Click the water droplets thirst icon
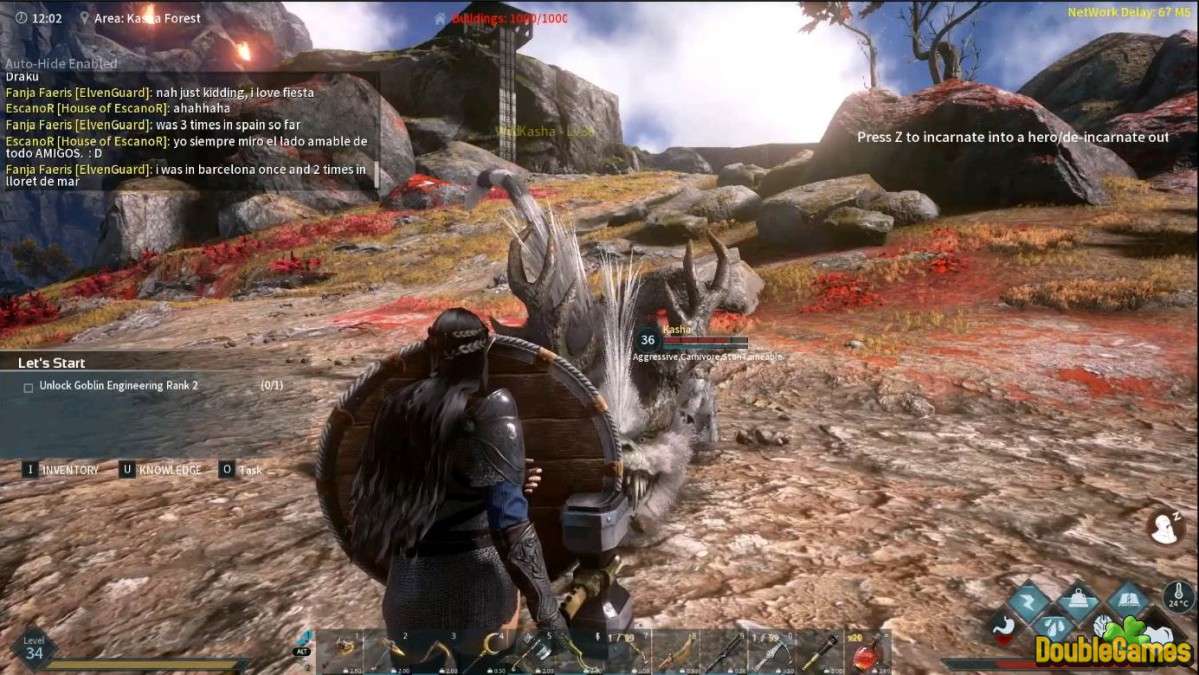 (x=1053, y=626)
